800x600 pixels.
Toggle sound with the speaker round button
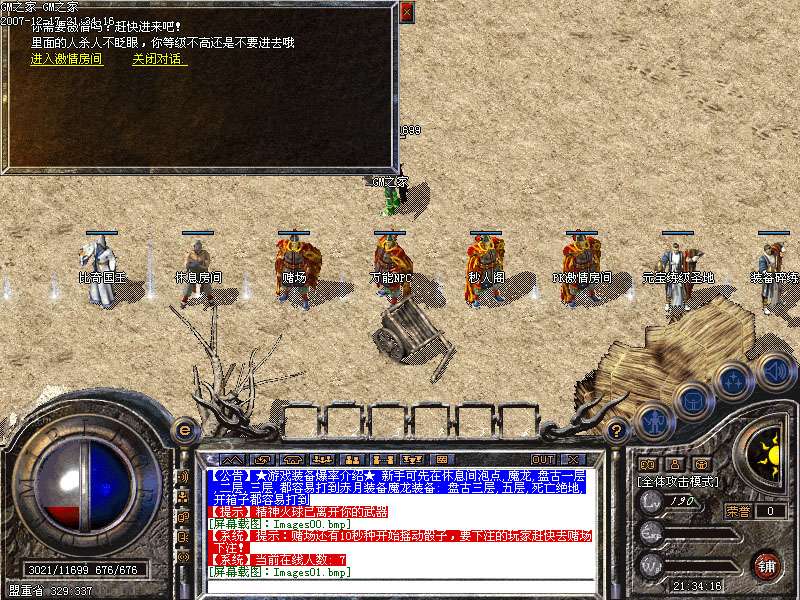773,370
